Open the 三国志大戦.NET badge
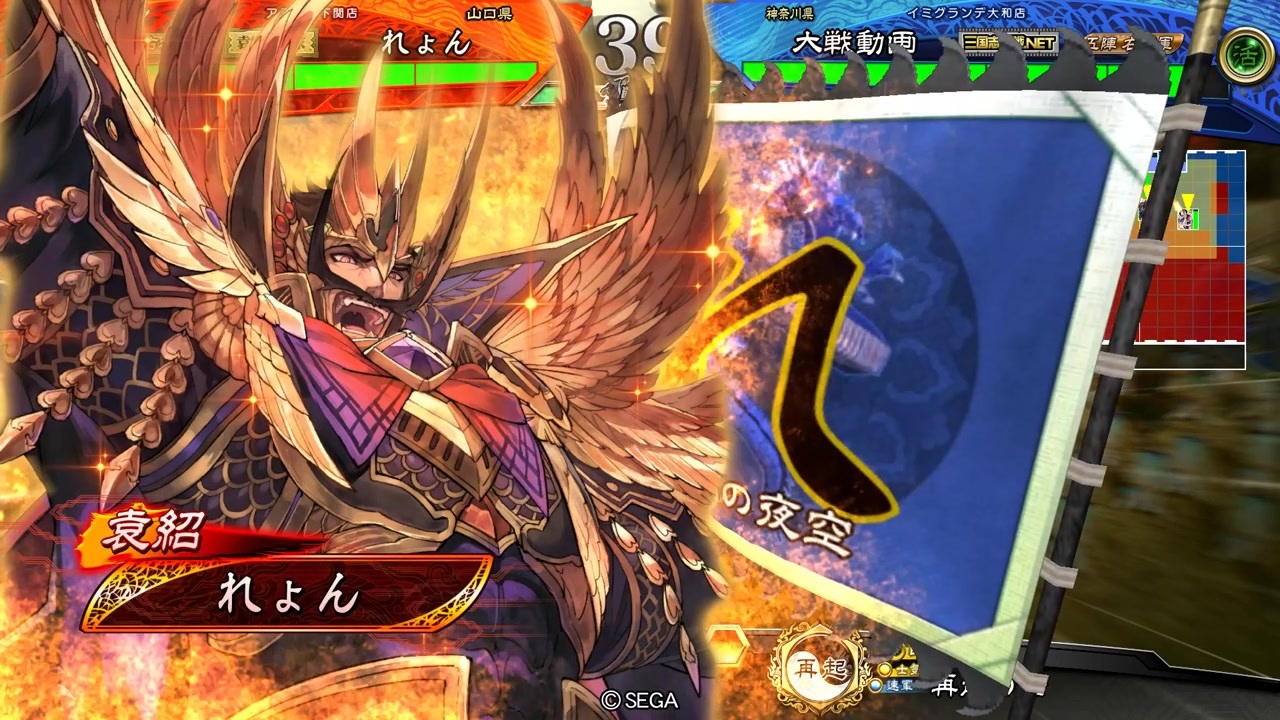The image size is (1280, 720). pos(1008,42)
